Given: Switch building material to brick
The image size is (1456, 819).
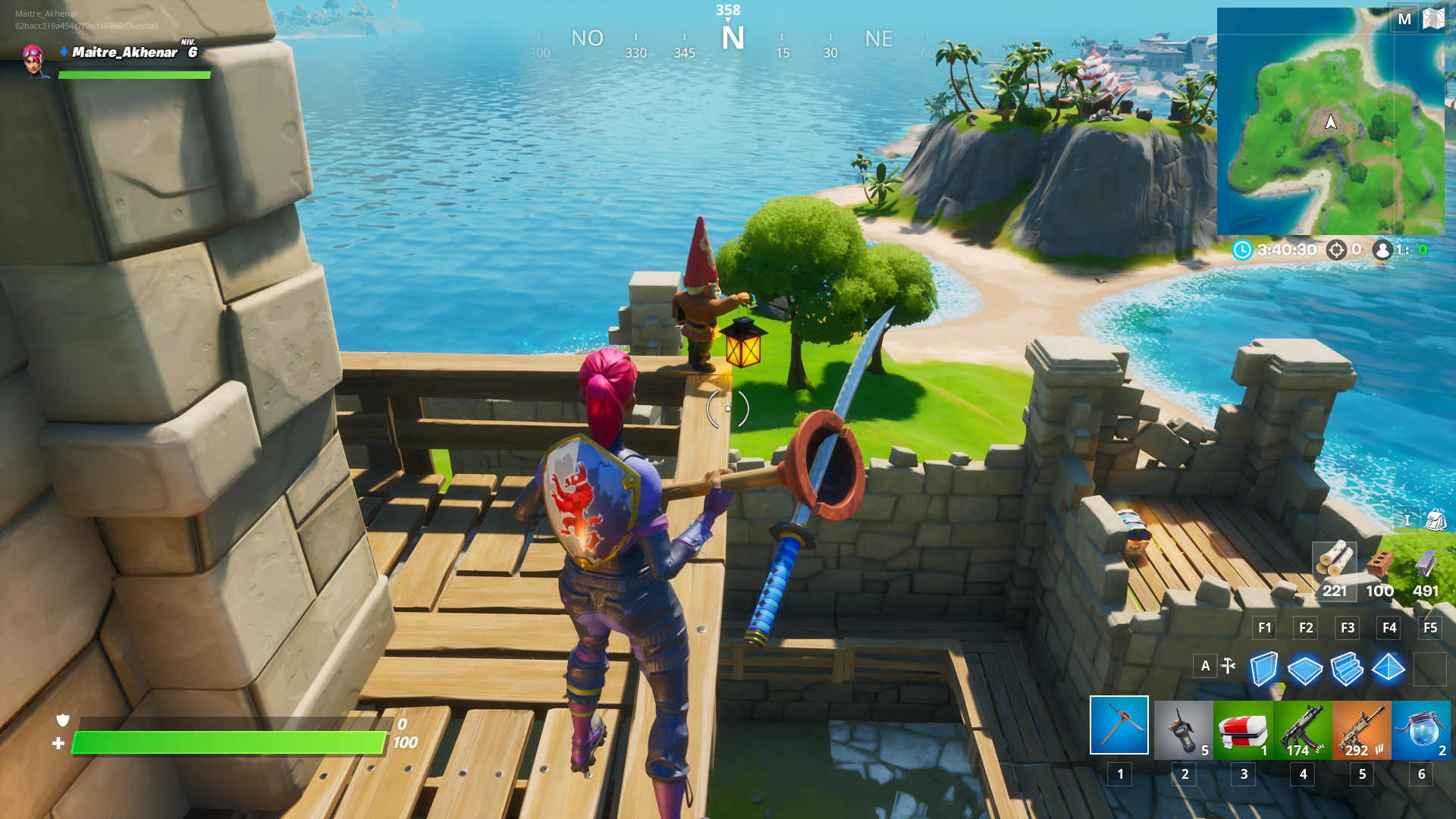Looking at the screenshot, I should [1380, 569].
